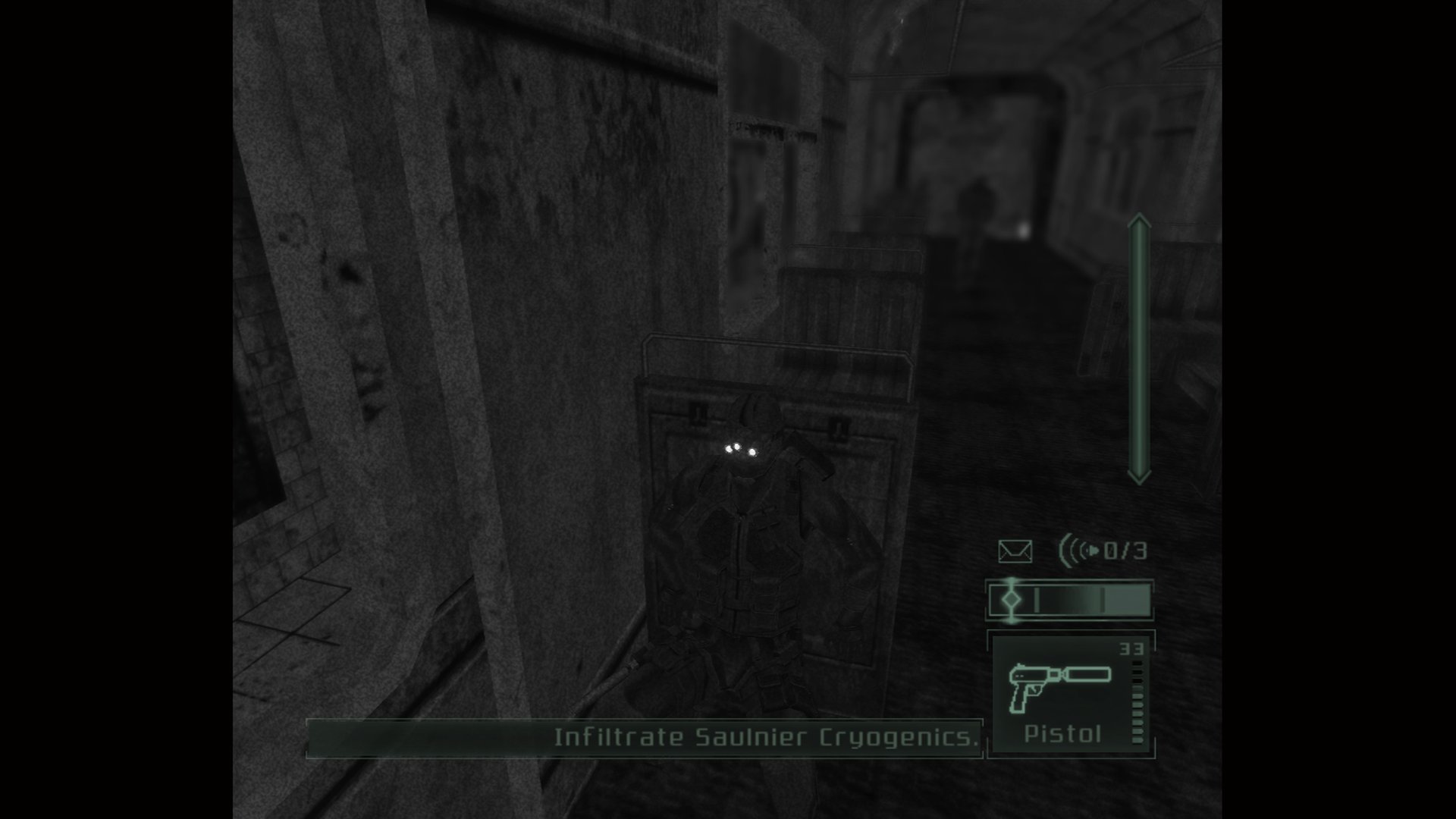Click the Infiltrate Saulnier Cryogenics objective bar

(645, 738)
